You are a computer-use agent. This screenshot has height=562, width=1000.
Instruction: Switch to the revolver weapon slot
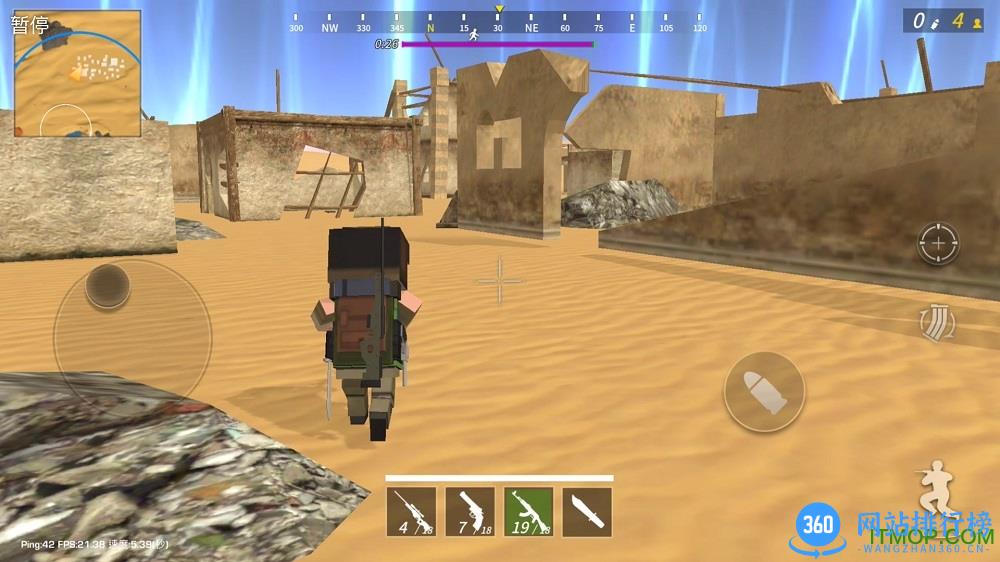[470, 512]
